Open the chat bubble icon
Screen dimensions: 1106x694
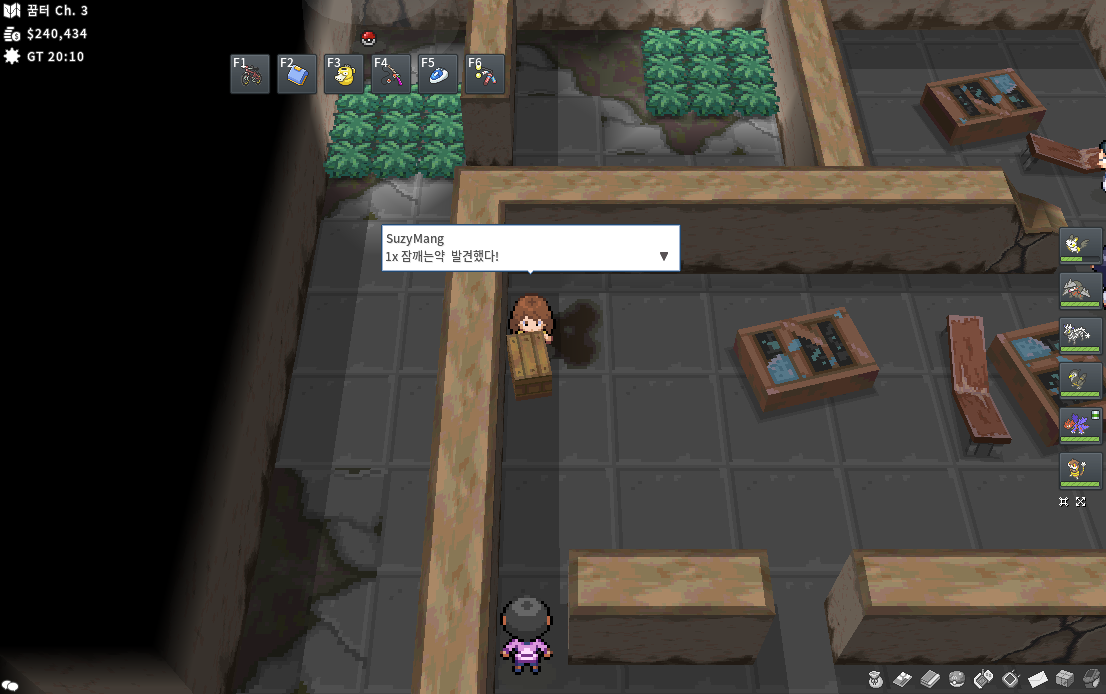9,685
